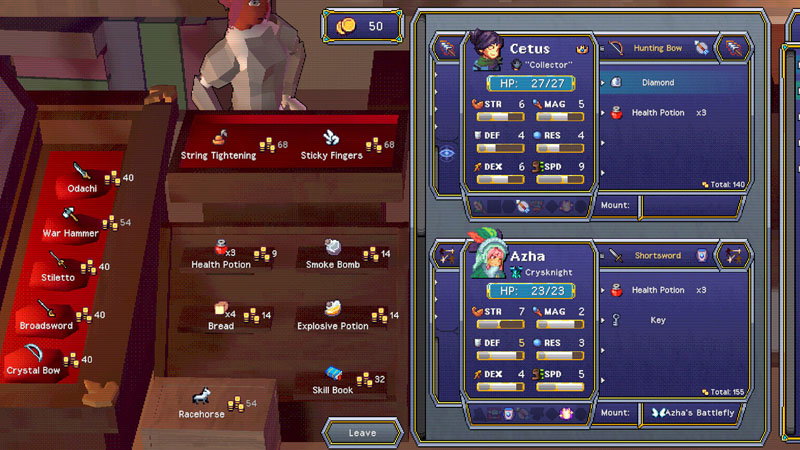800x450 pixels.
Task: Buy the Racehorse mount
Action: click(203, 402)
